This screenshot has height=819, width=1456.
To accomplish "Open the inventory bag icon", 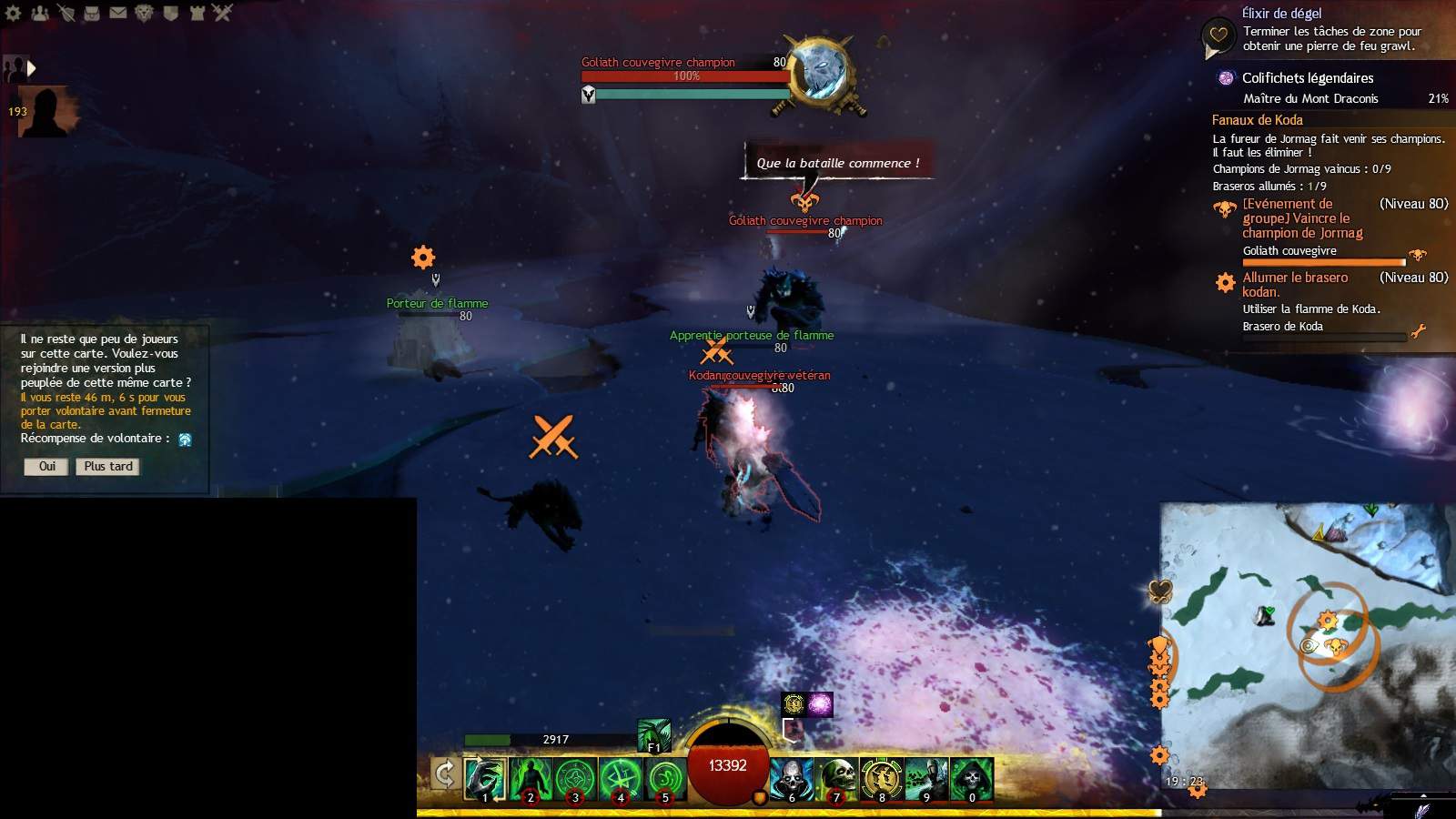I will click(x=92, y=13).
